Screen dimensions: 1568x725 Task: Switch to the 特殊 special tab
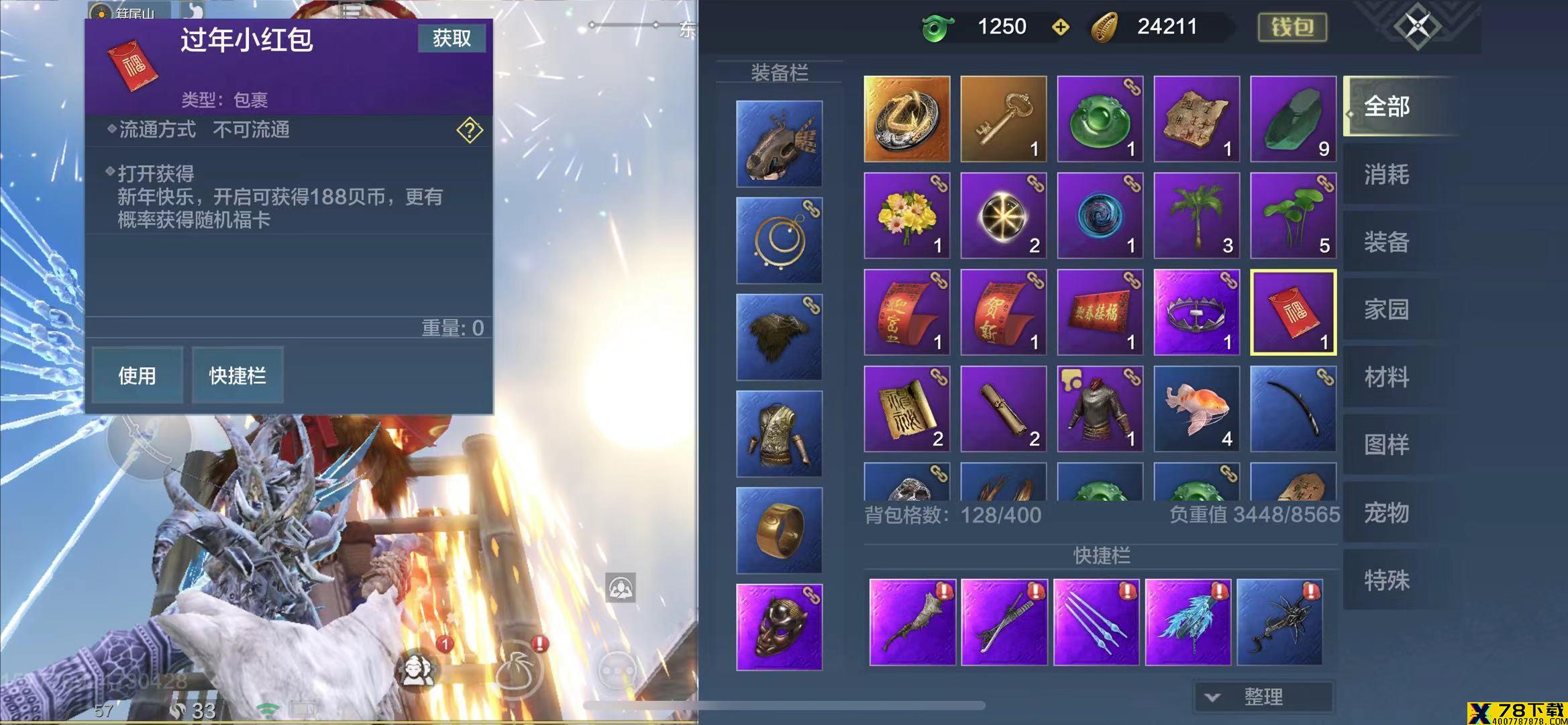[x=1386, y=580]
